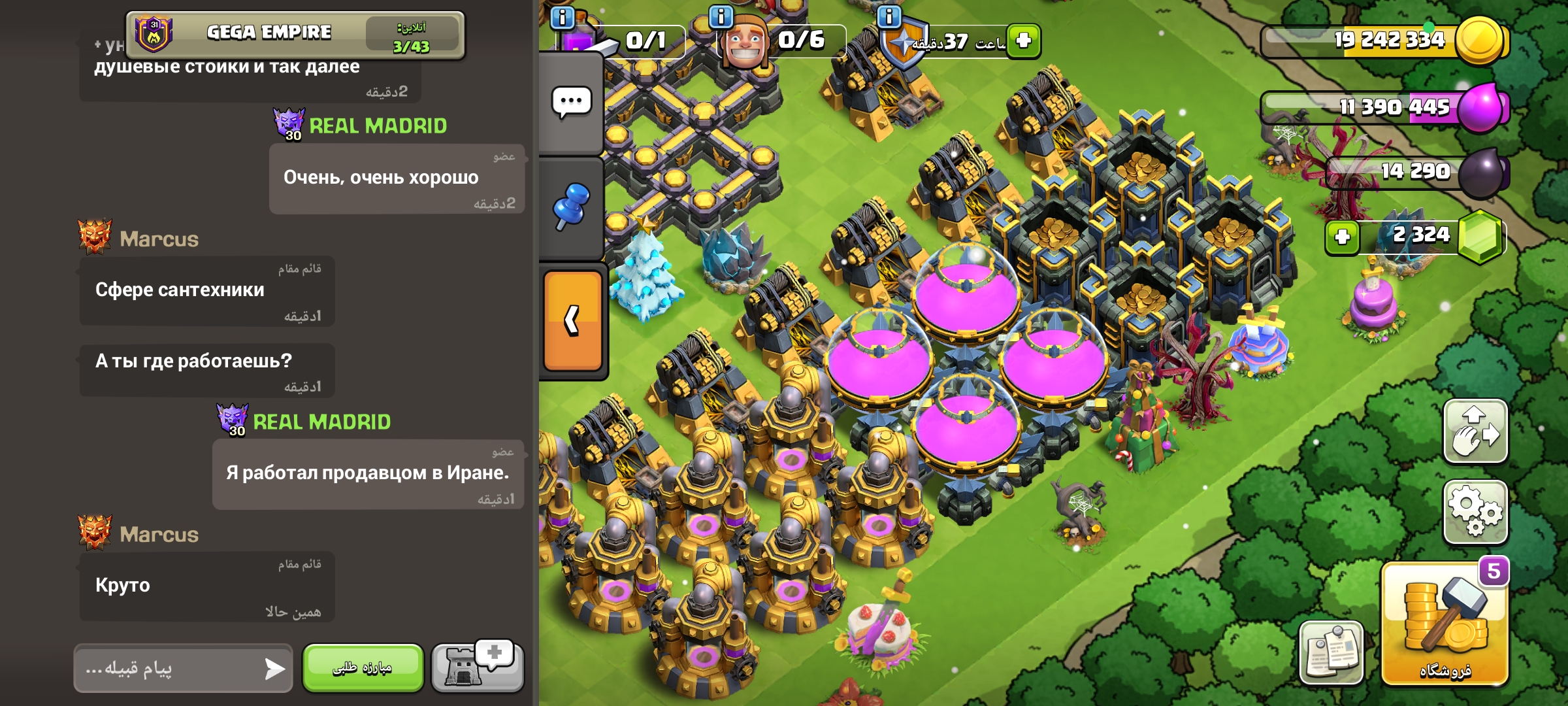Screen dimensions: 1568x706
Task: Open the settings gears button
Action: [1475, 513]
